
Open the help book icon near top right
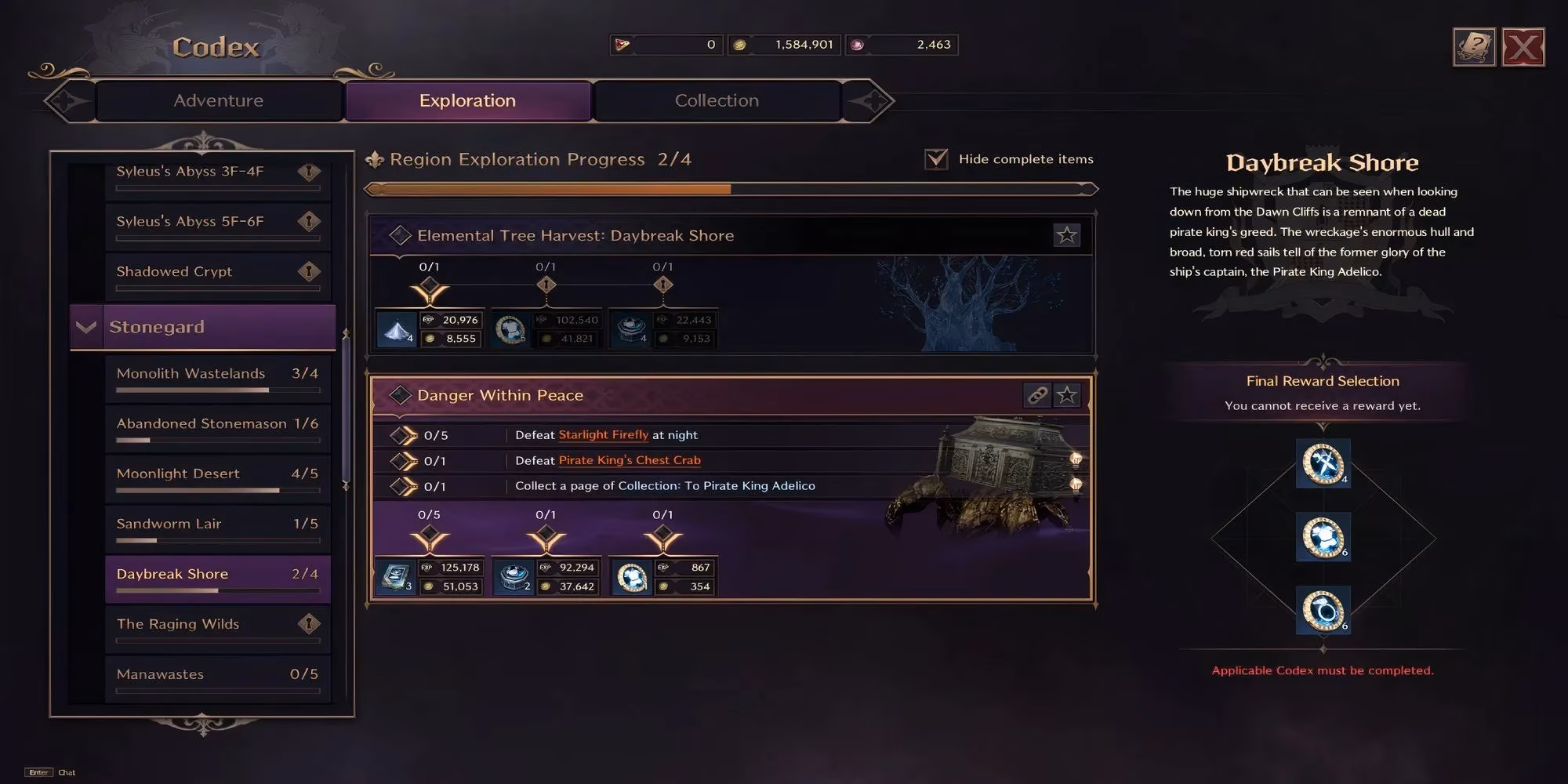1472,47
